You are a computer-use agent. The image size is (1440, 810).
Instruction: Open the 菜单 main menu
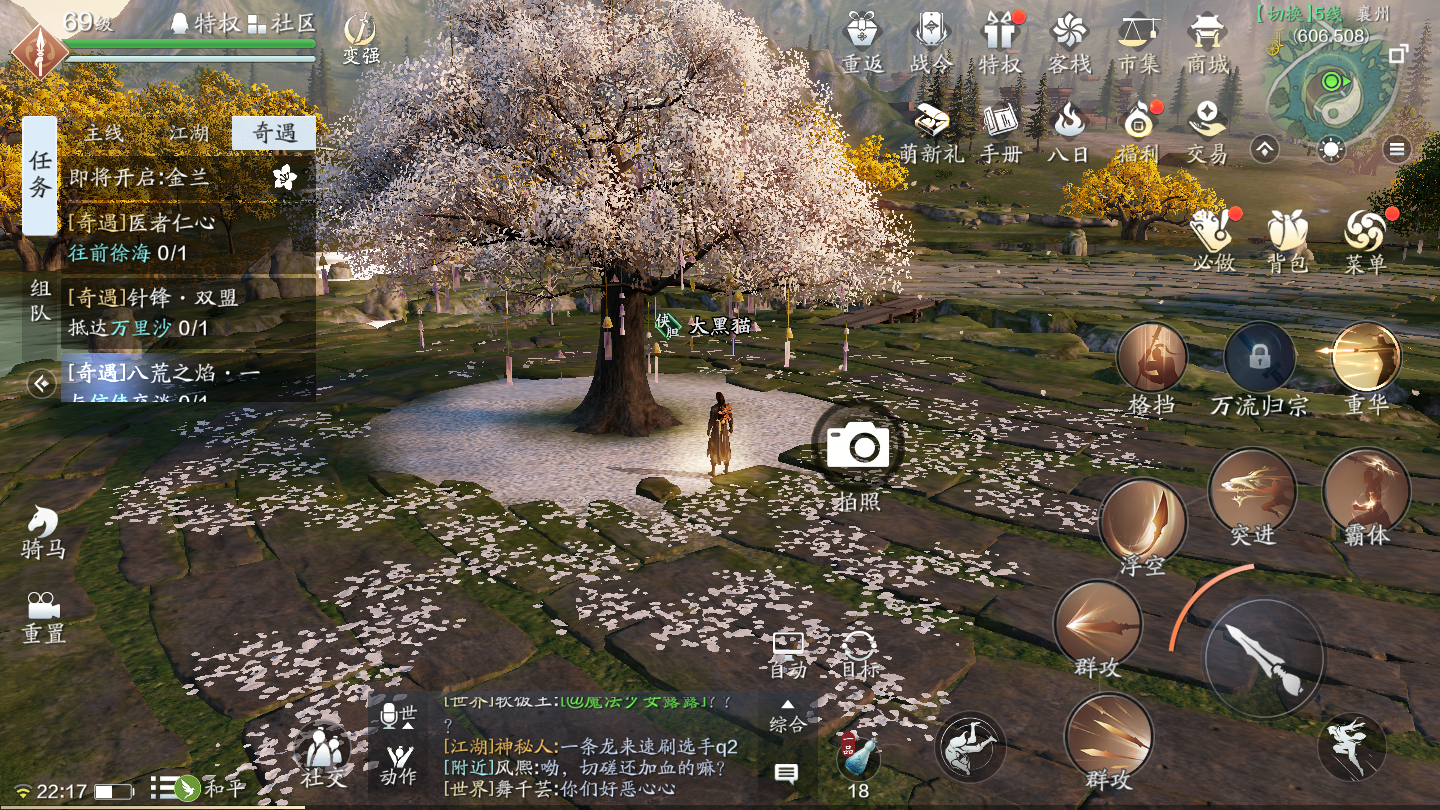[x=1365, y=240]
